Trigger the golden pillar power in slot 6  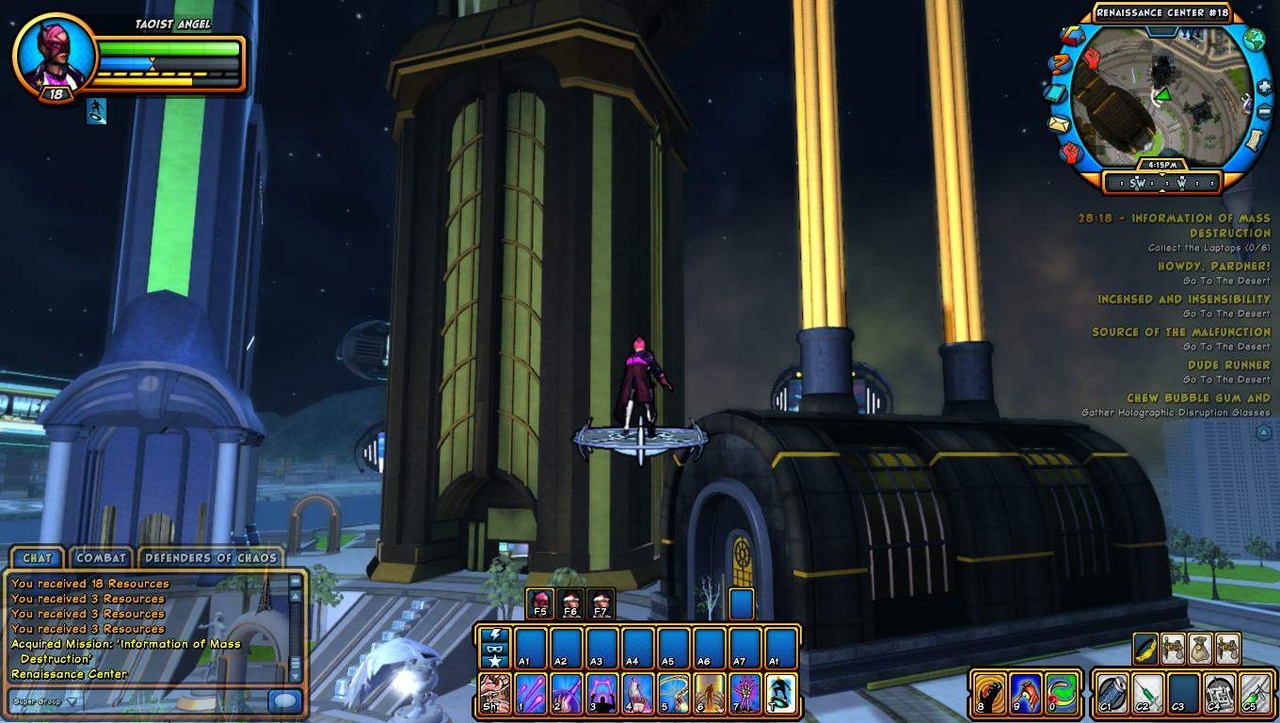tap(709, 694)
